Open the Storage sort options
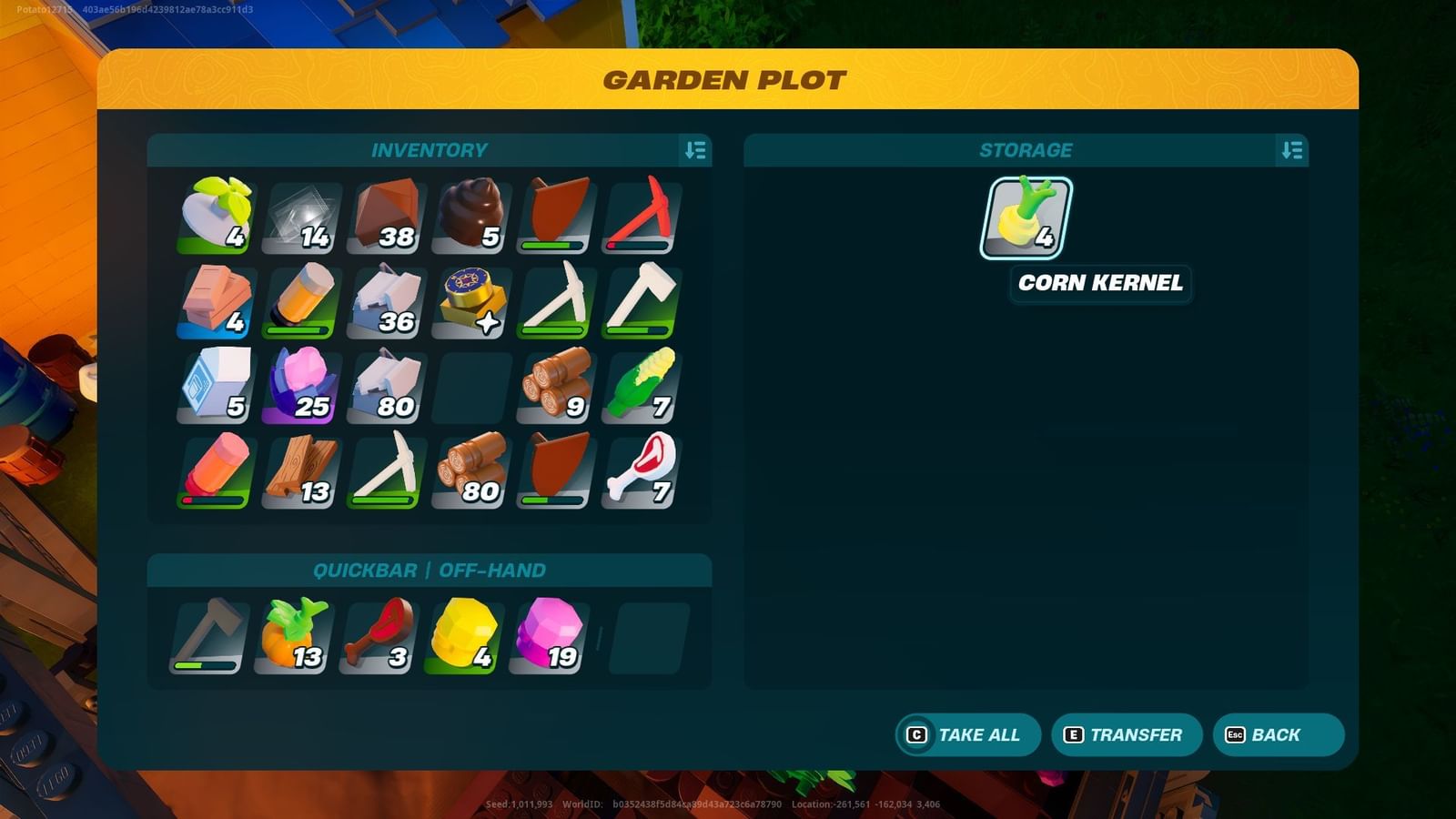Image resolution: width=1456 pixels, height=819 pixels. pos(1293,150)
